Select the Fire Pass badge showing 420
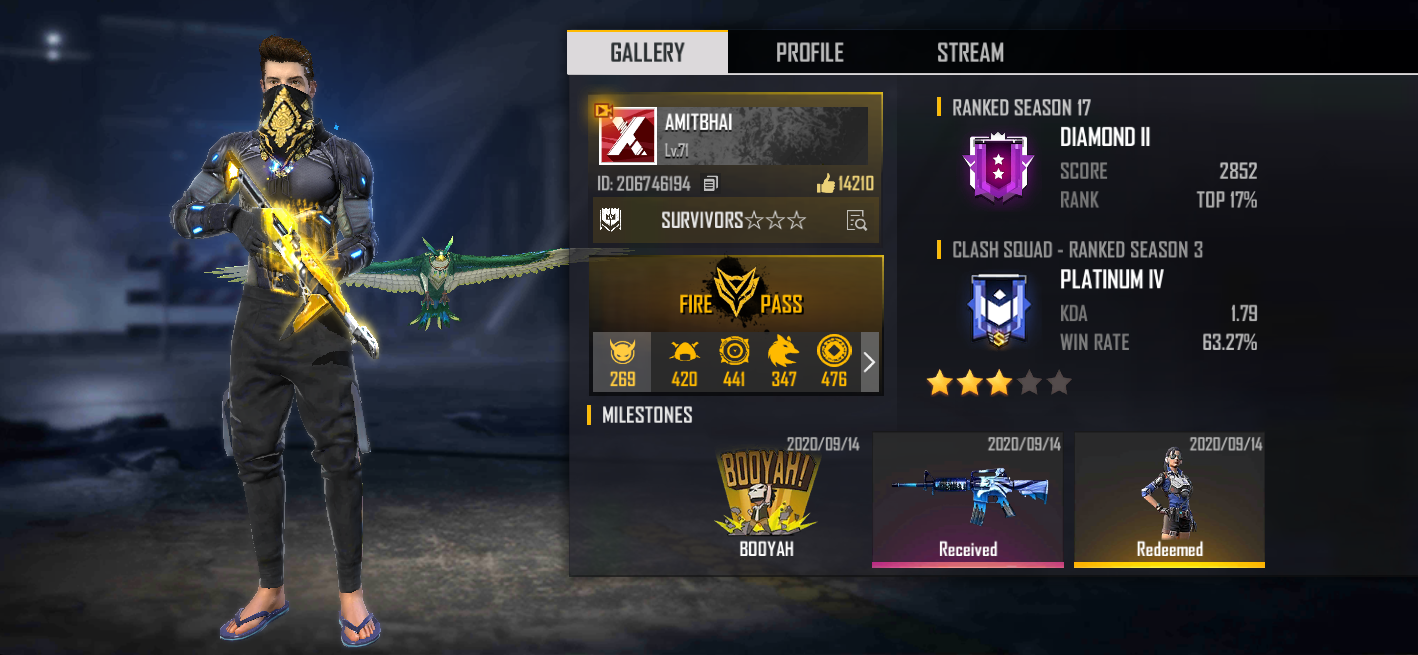This screenshot has width=1418, height=655. tap(684, 362)
